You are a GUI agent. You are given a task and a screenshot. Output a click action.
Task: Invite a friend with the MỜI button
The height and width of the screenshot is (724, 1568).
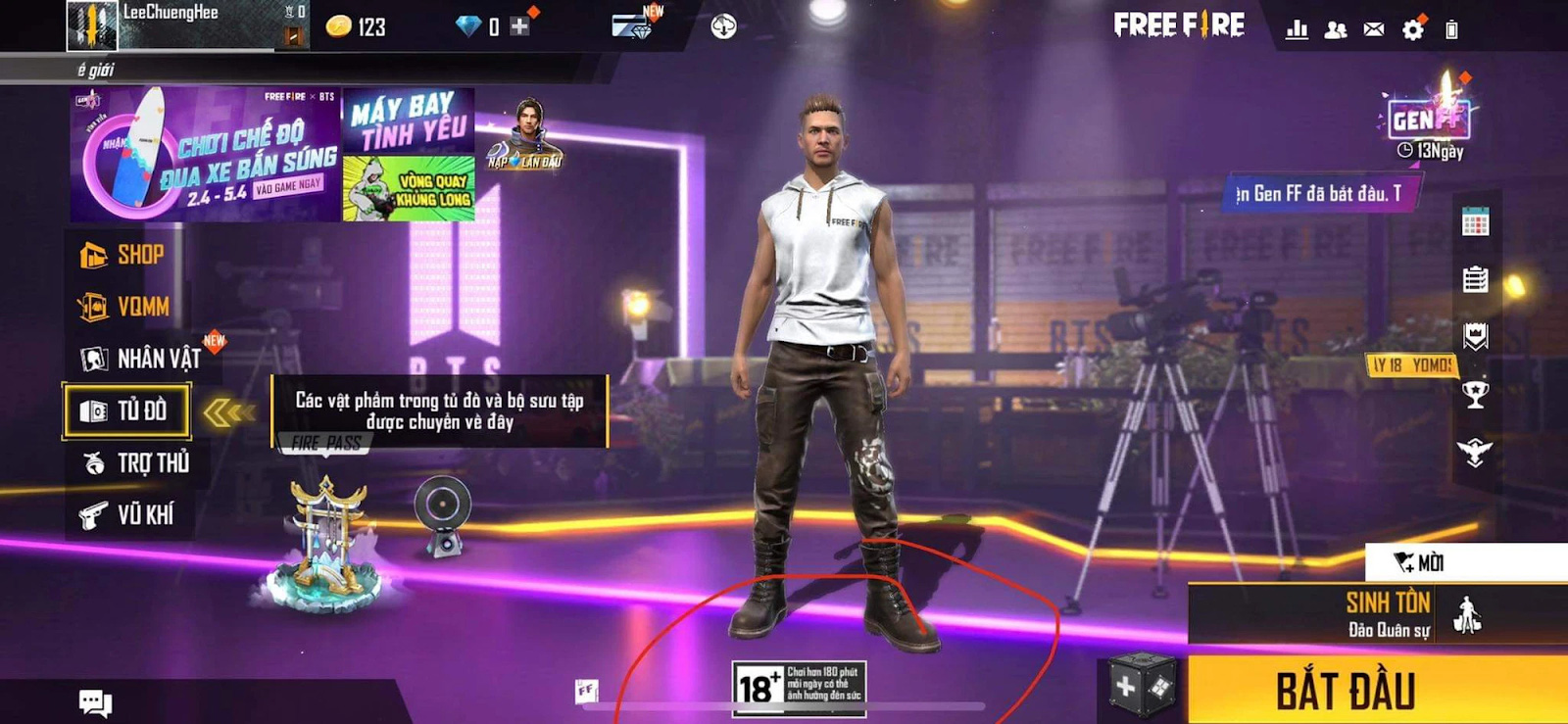(1420, 562)
